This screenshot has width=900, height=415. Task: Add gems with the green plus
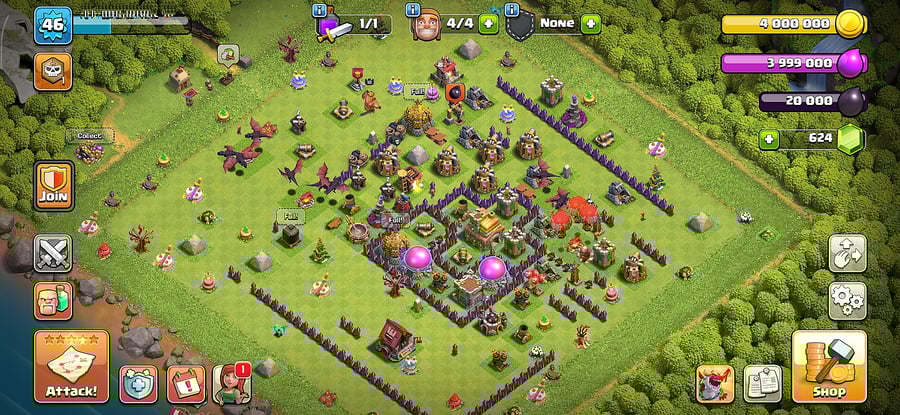[769, 139]
